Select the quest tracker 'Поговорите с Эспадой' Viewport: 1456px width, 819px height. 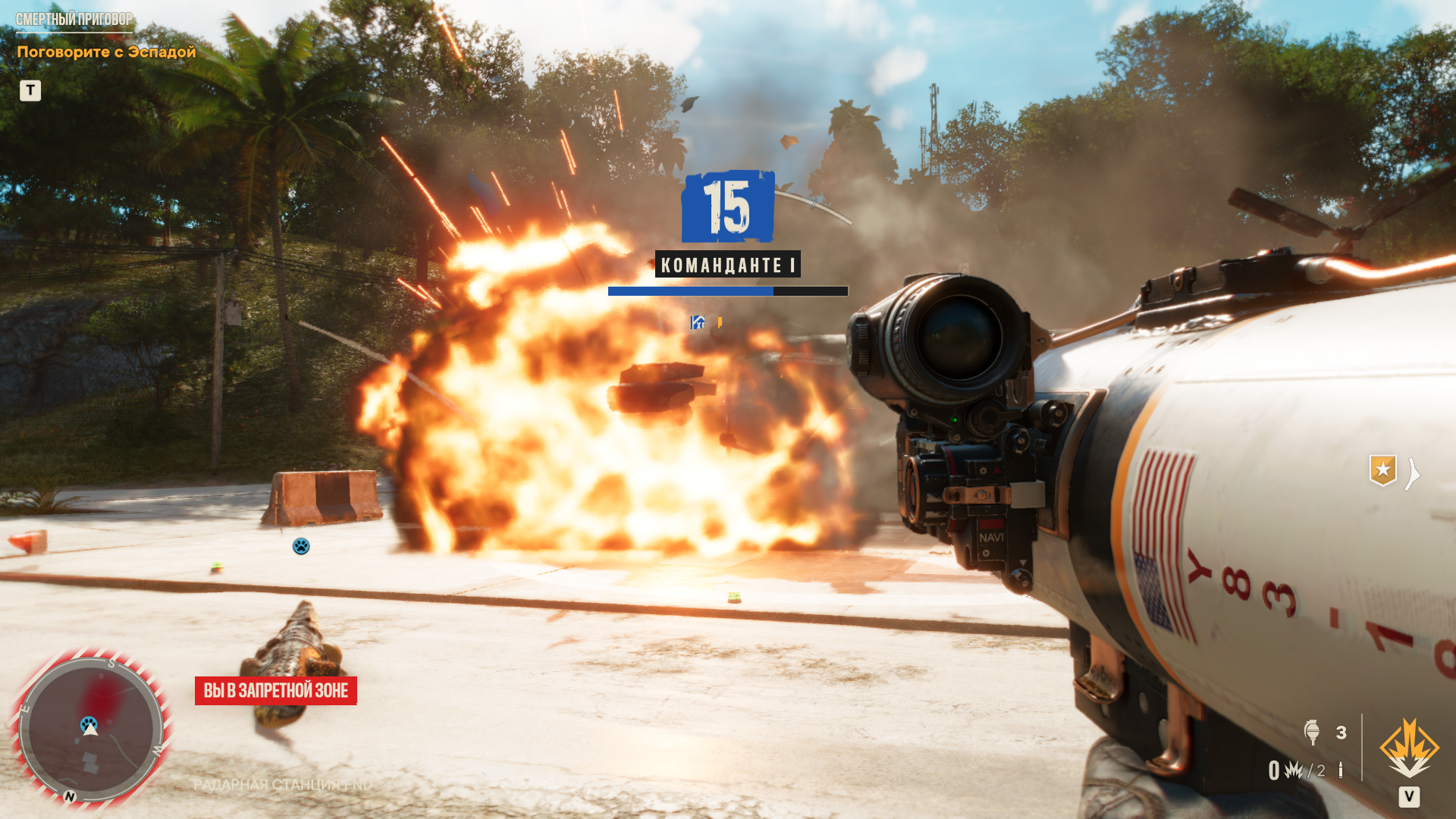[106, 52]
